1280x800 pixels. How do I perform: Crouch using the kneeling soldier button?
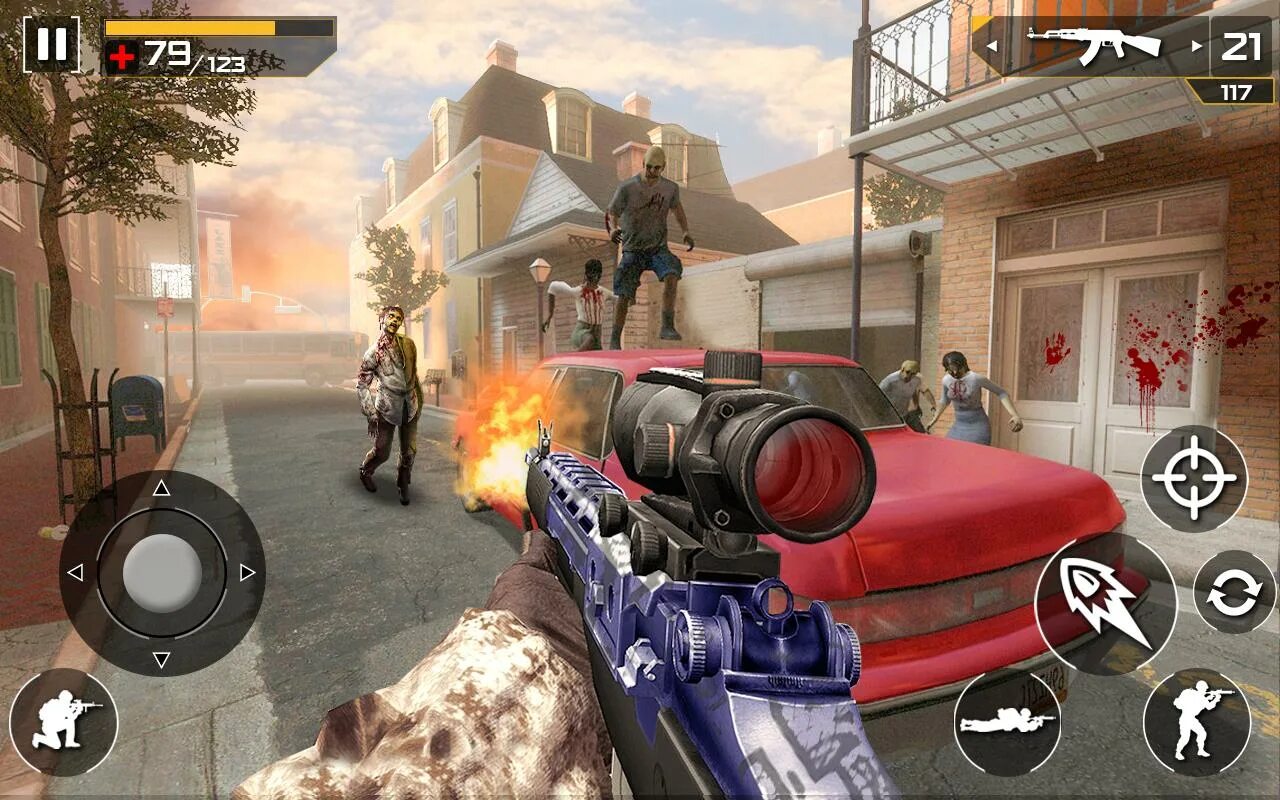pos(63,722)
